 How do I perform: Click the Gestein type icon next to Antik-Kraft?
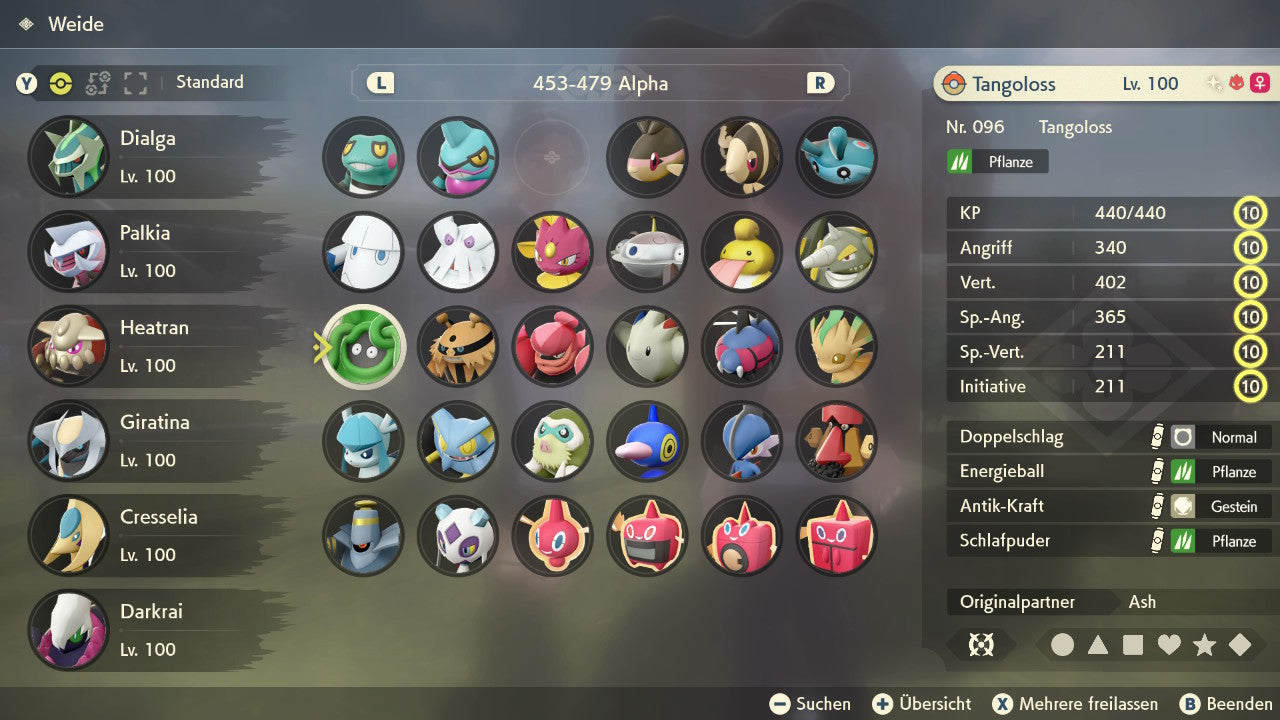tap(1184, 506)
